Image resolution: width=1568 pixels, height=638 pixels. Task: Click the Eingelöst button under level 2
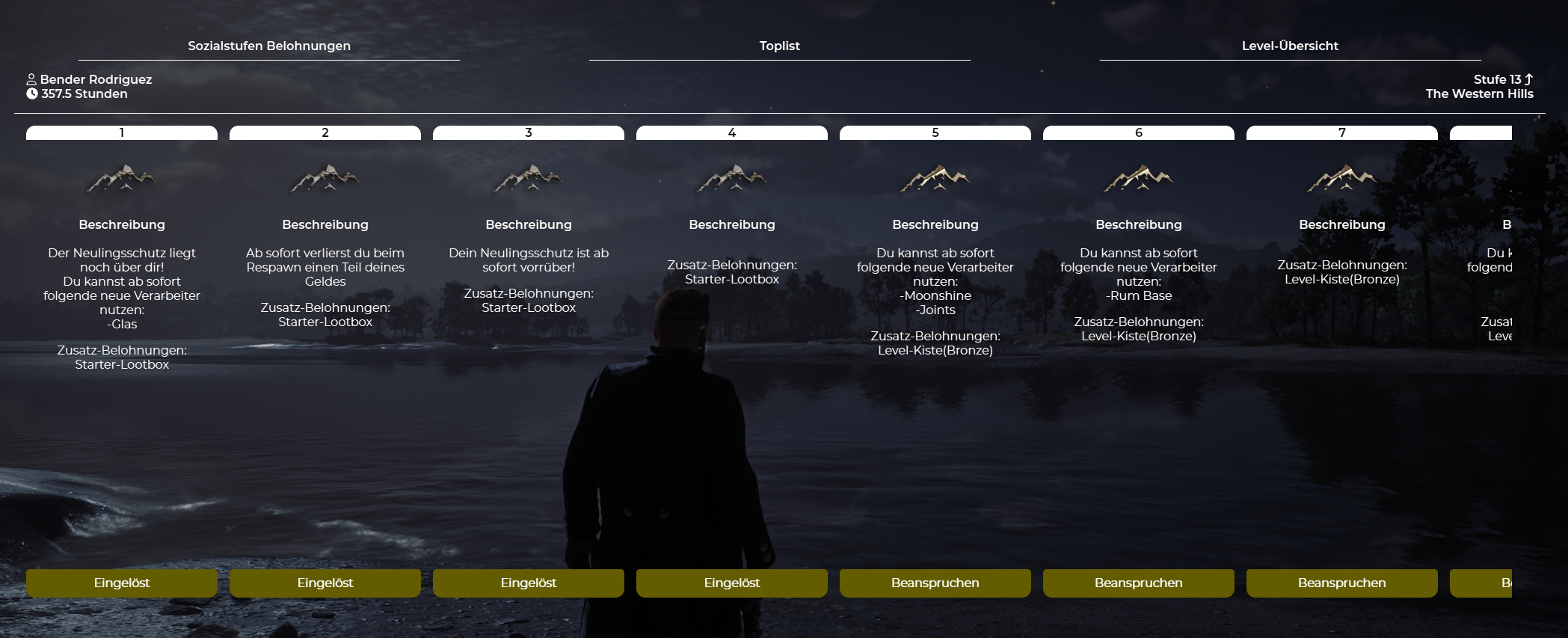pos(325,583)
